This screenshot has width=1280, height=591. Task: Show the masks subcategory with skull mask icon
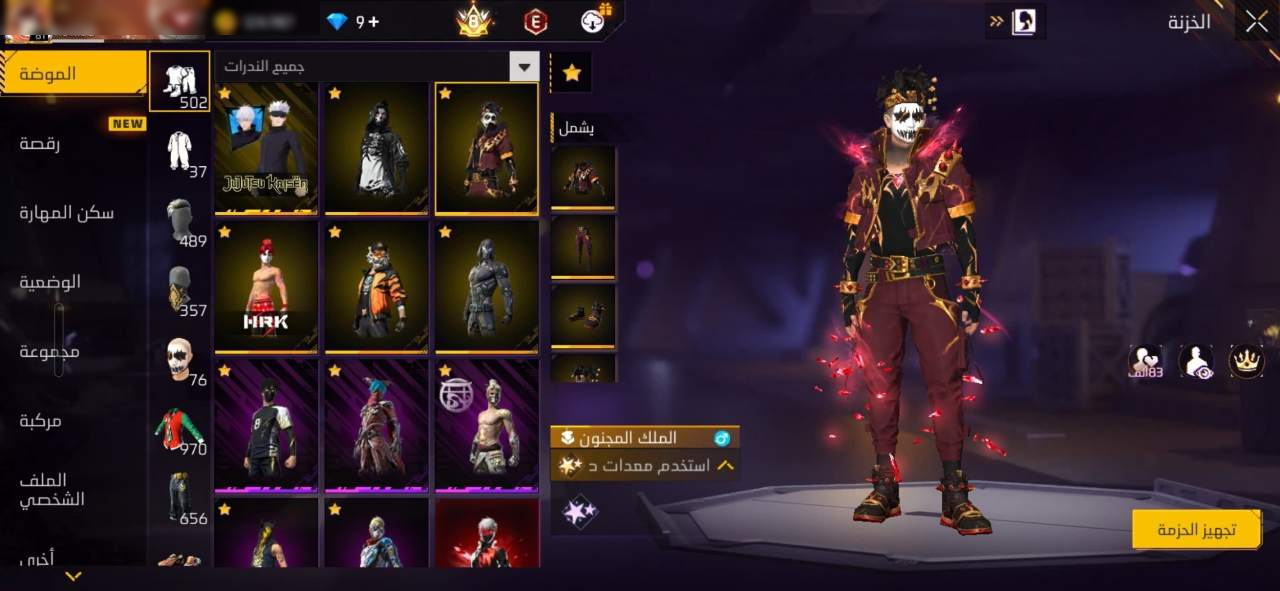click(x=179, y=359)
